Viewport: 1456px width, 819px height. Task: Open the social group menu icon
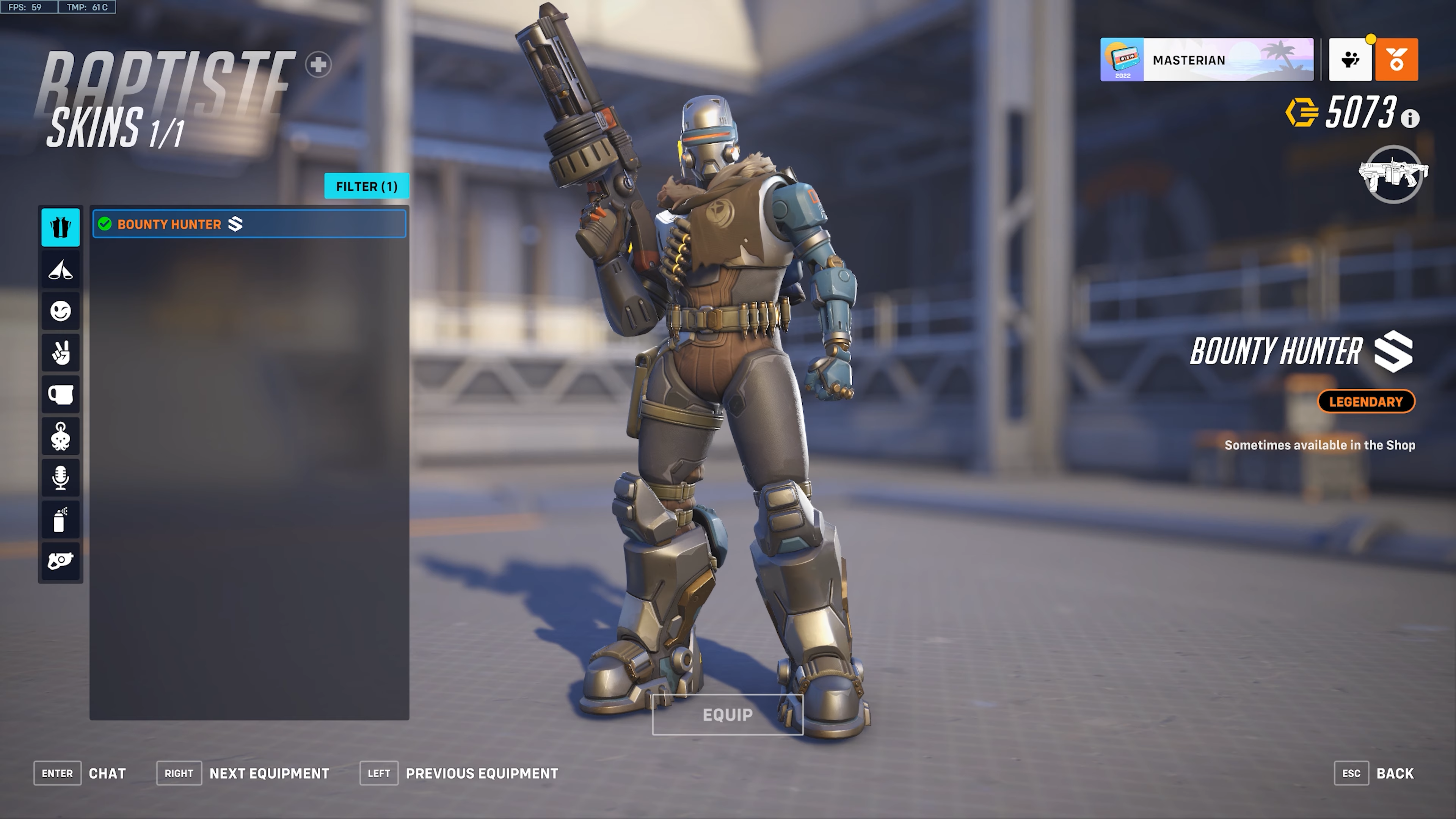tap(1350, 60)
